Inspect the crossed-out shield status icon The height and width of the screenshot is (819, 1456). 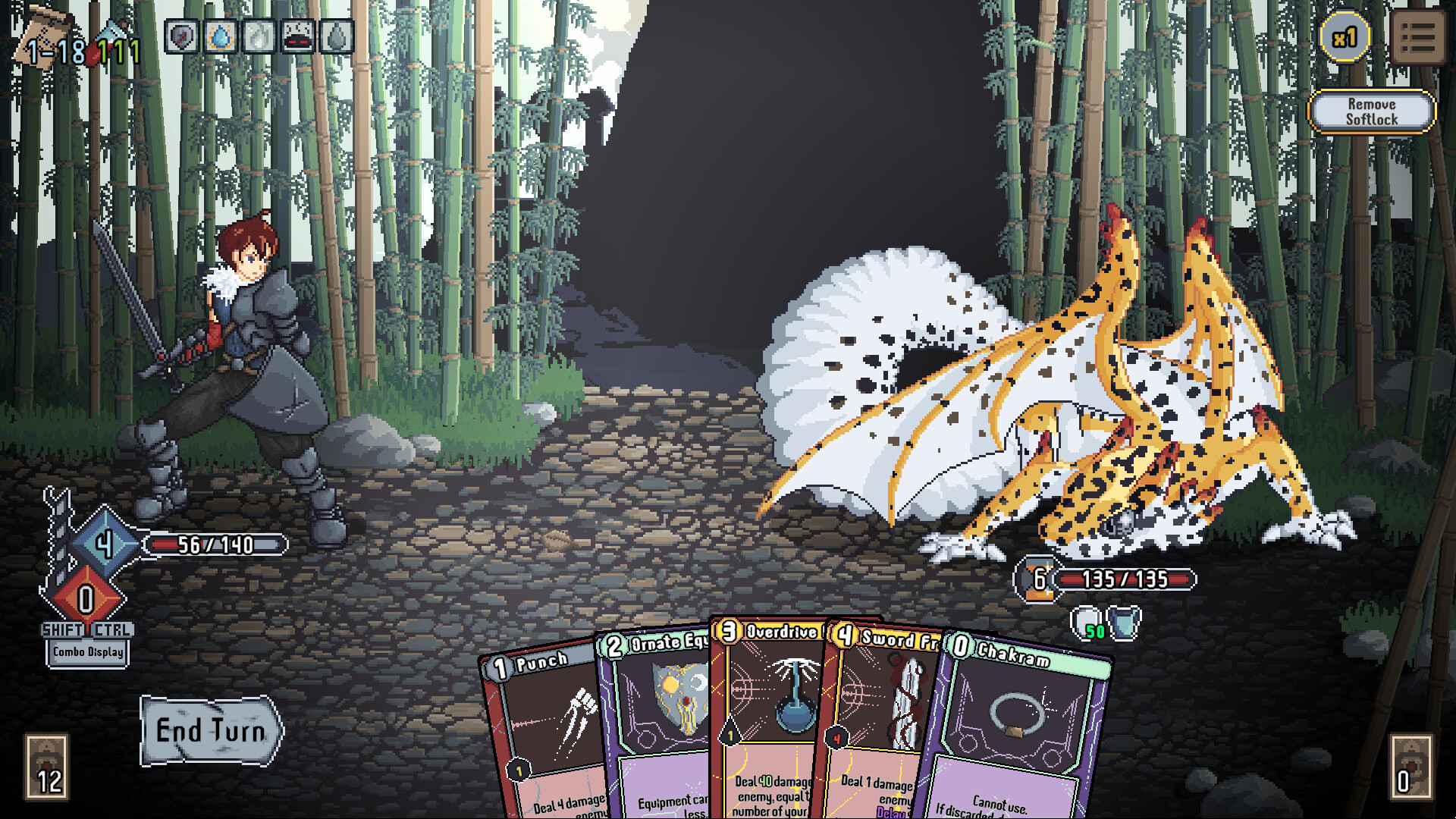[181, 36]
